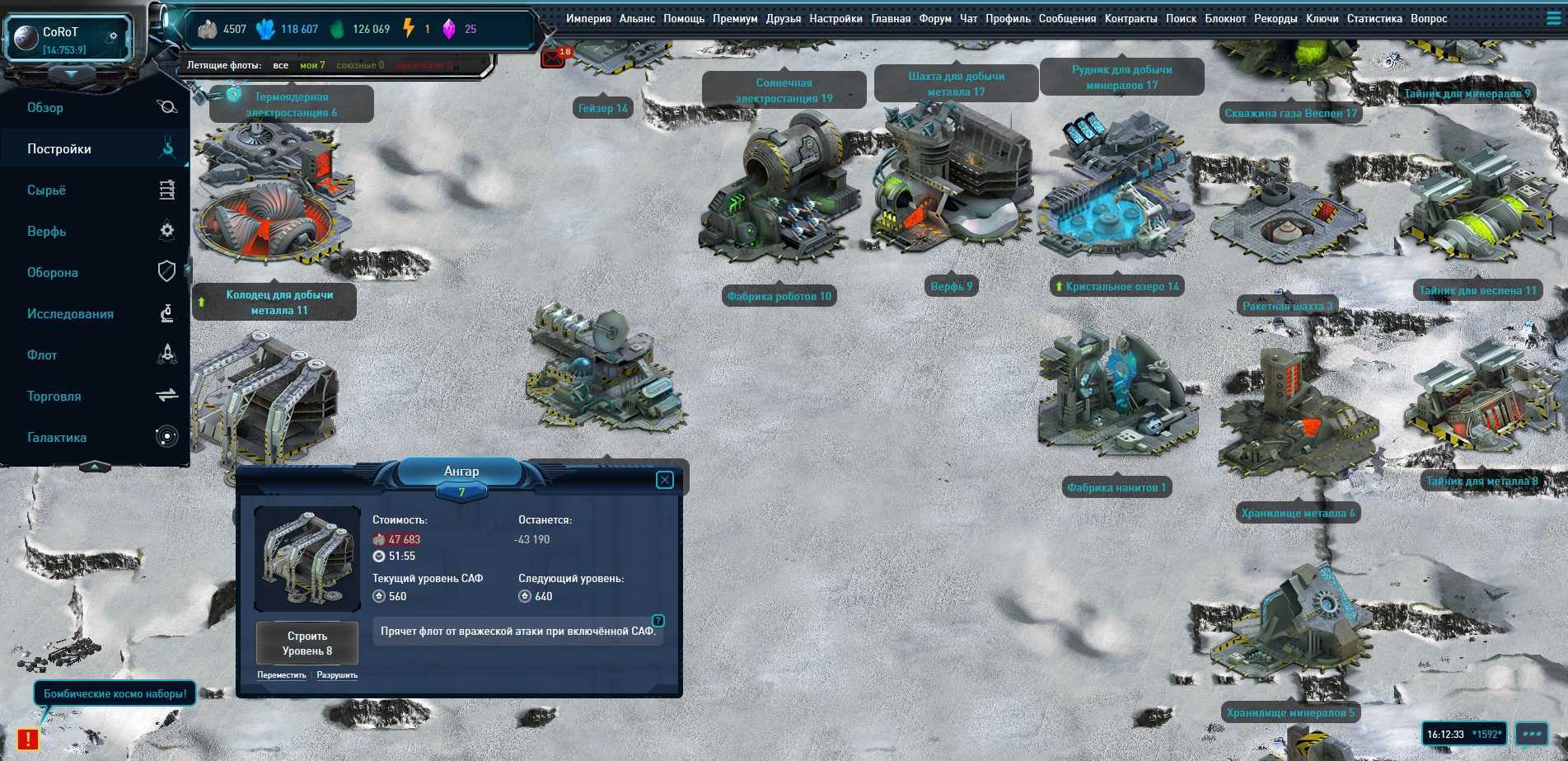Click the Разрушить demolish link
This screenshot has height=761, width=1568.
coord(337,675)
